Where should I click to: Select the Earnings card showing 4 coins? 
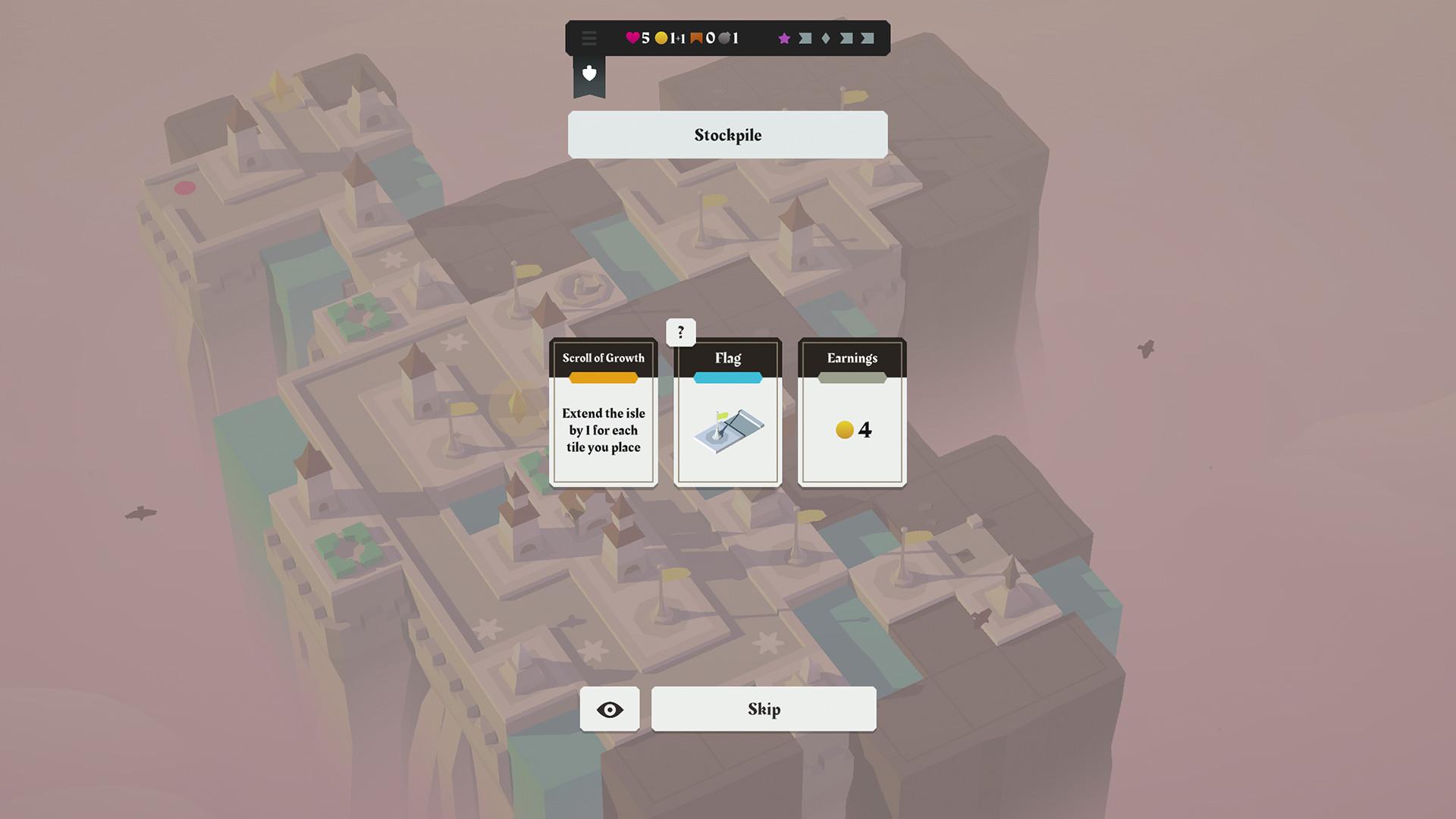[851, 413]
